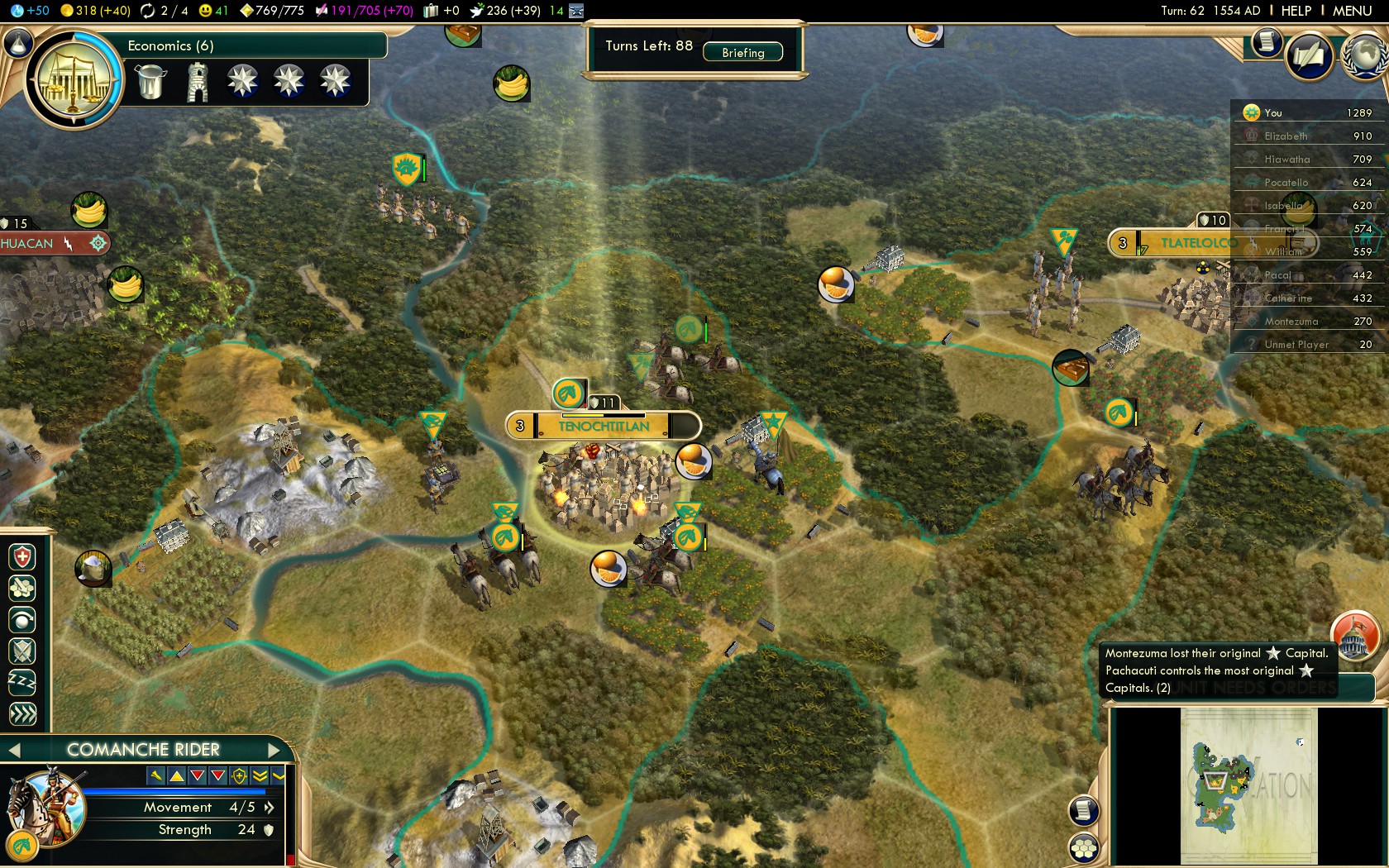The height and width of the screenshot is (868, 1389).
Task: Open the hex grid map options
Action: tap(1083, 848)
